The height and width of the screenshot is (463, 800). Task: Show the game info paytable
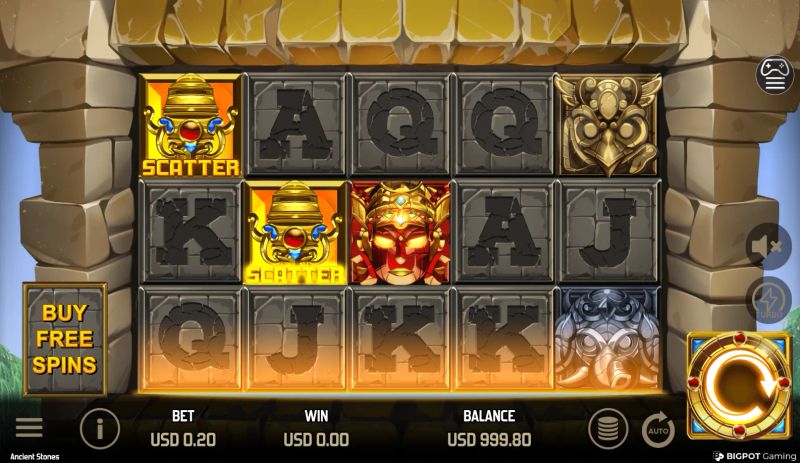(99, 429)
